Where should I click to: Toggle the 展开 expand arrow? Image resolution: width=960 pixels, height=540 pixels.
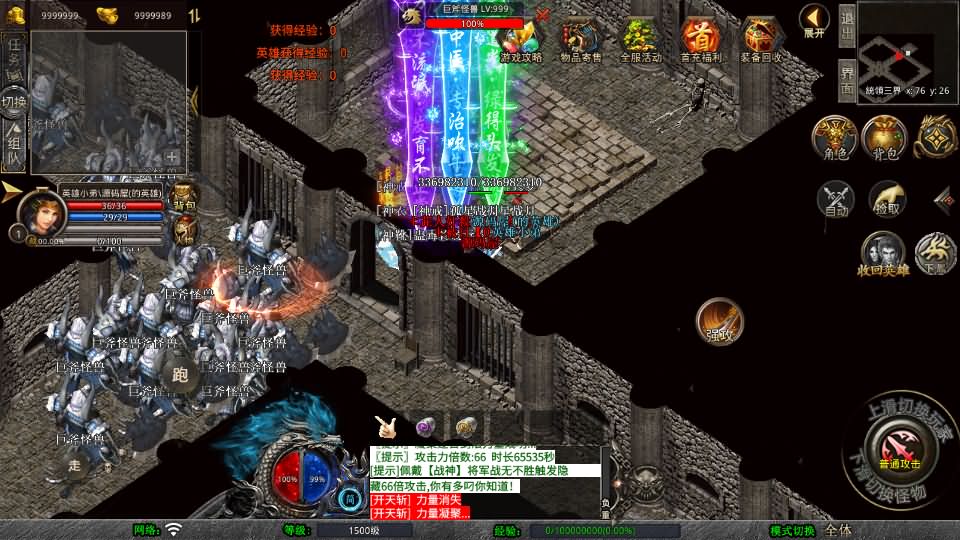pyautogui.click(x=814, y=20)
